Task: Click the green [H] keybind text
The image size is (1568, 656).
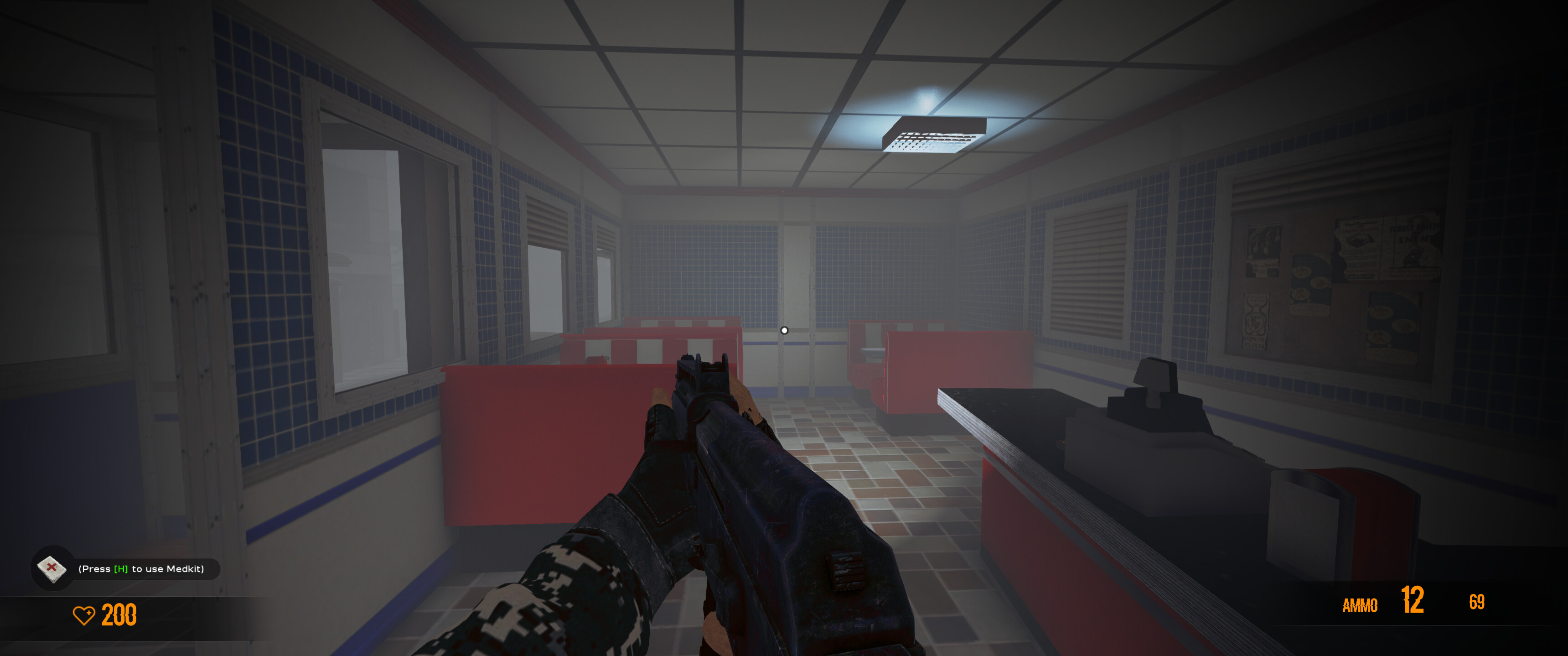Action: [121, 568]
